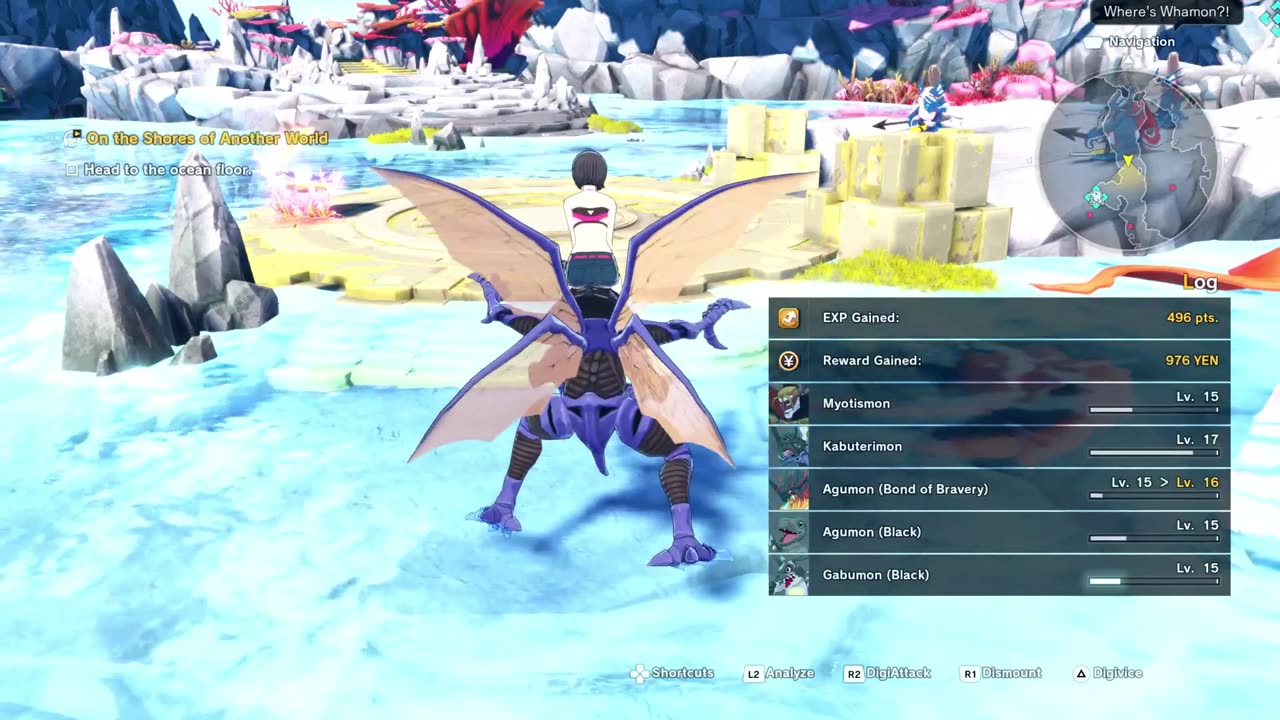Choose the Kabuterimon log entry

tap(999, 447)
